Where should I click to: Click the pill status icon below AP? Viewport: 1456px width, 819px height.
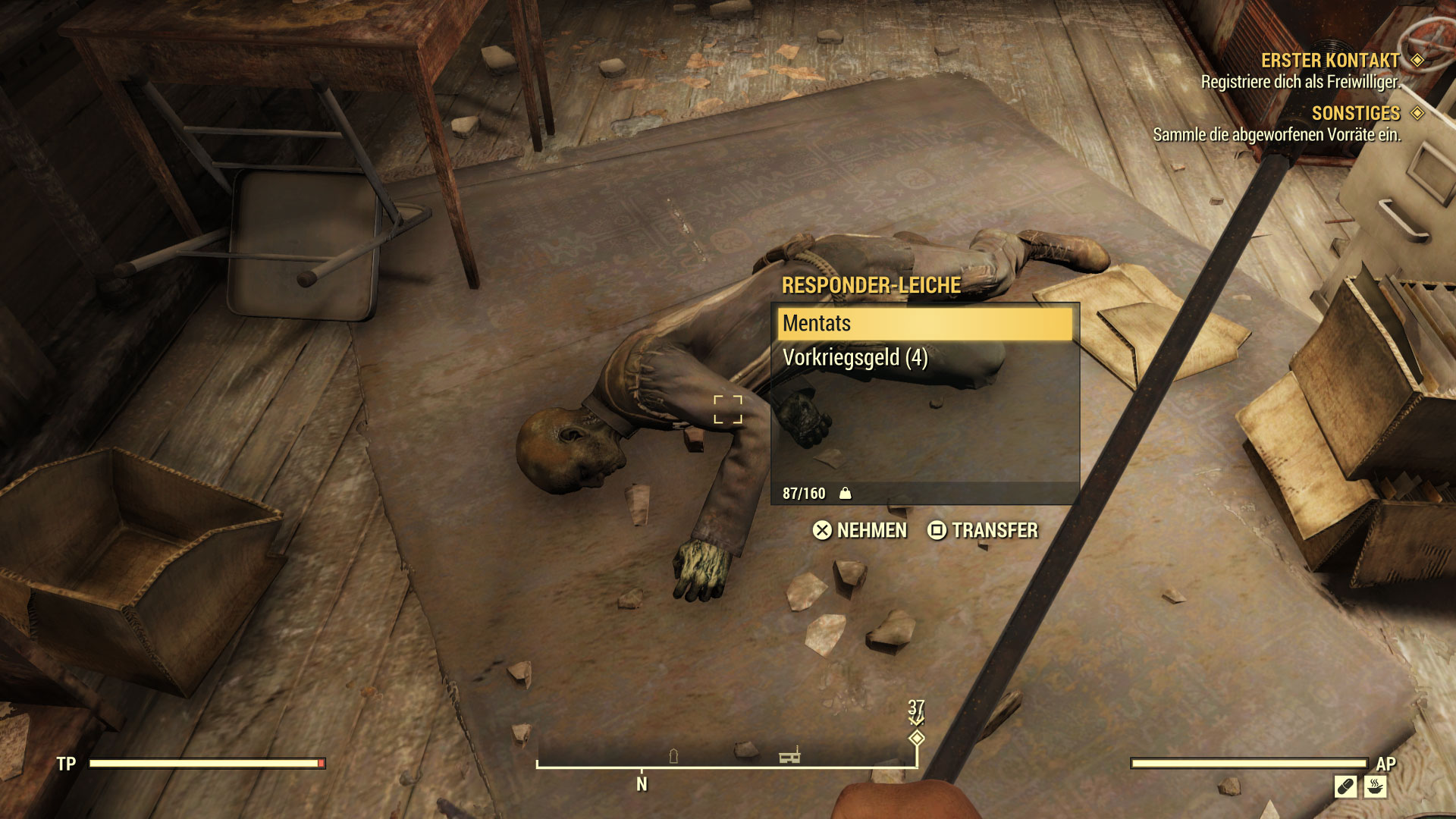(1345, 786)
